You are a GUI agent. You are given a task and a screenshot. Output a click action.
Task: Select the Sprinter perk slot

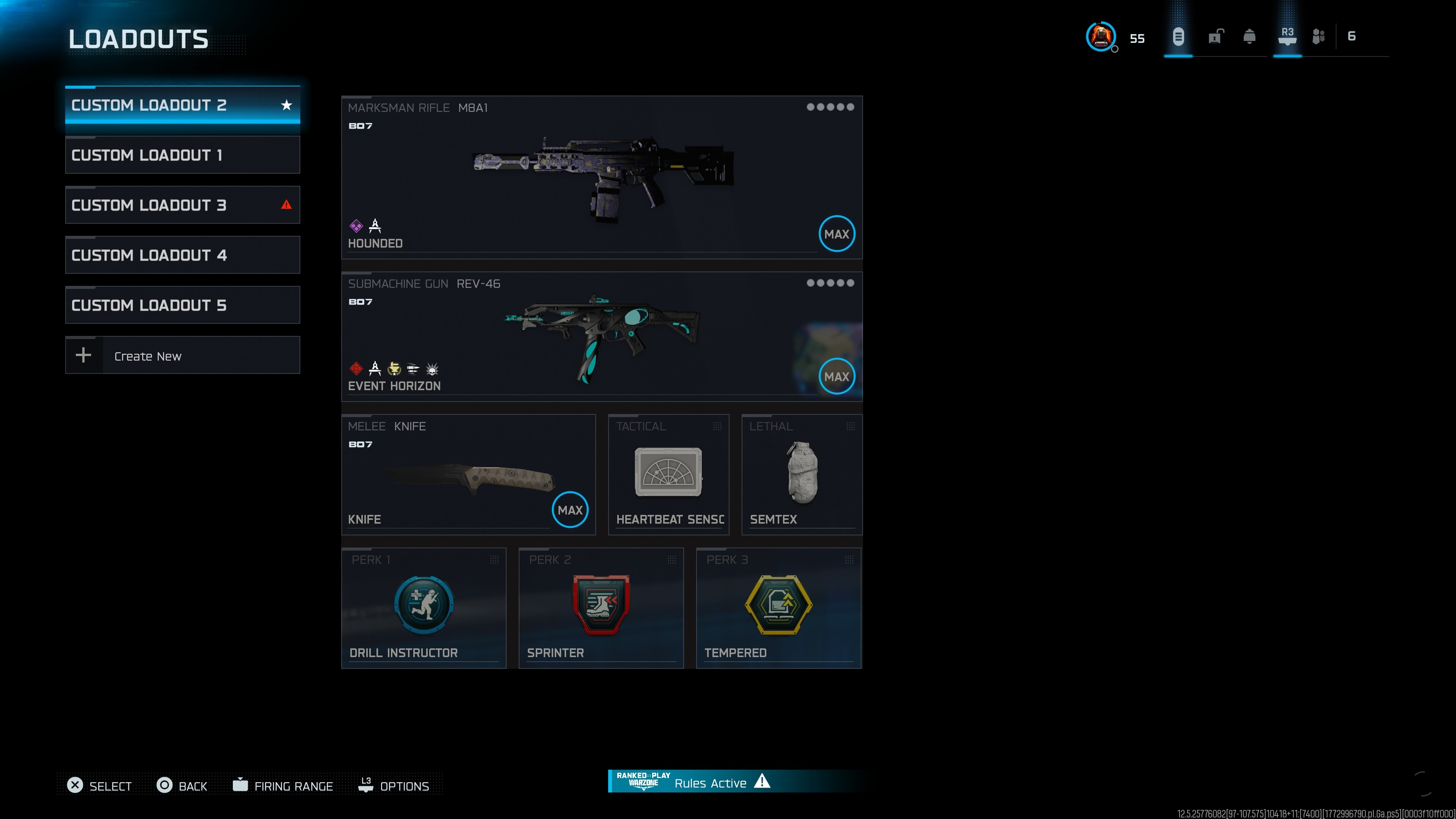(x=601, y=608)
